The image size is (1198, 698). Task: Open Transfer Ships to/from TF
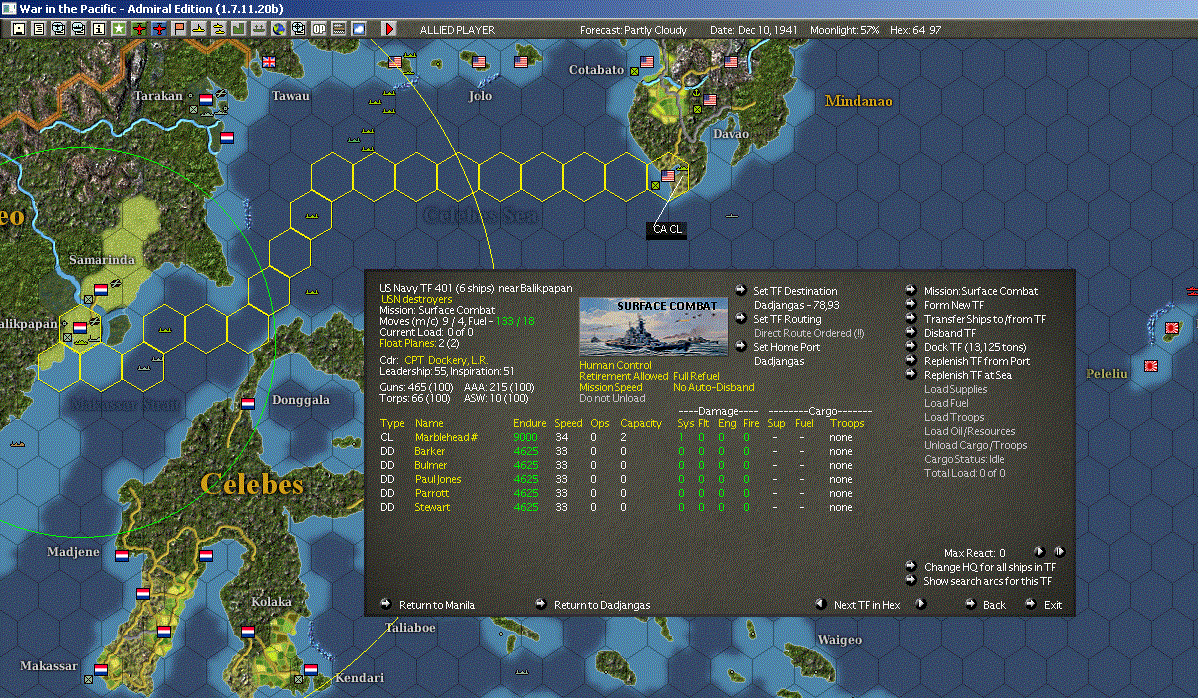tap(984, 319)
